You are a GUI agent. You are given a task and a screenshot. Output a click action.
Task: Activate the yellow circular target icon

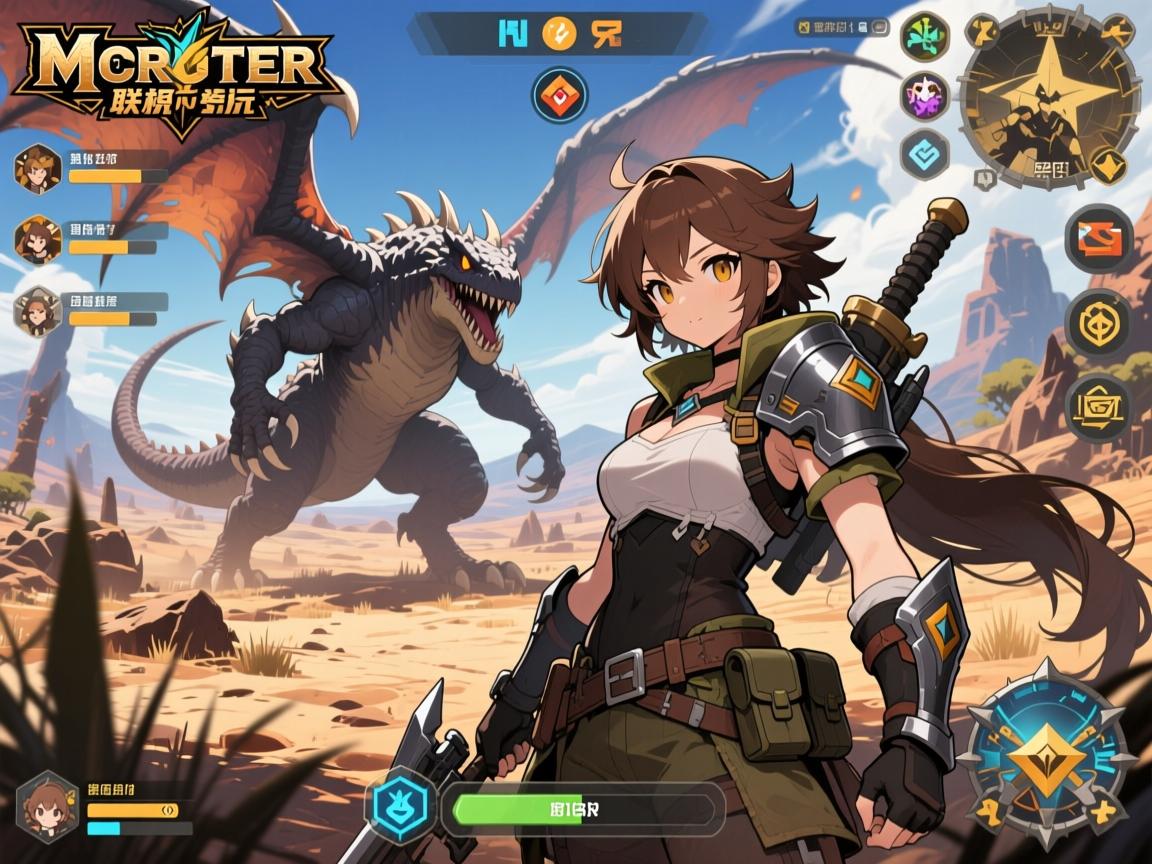(1098, 323)
